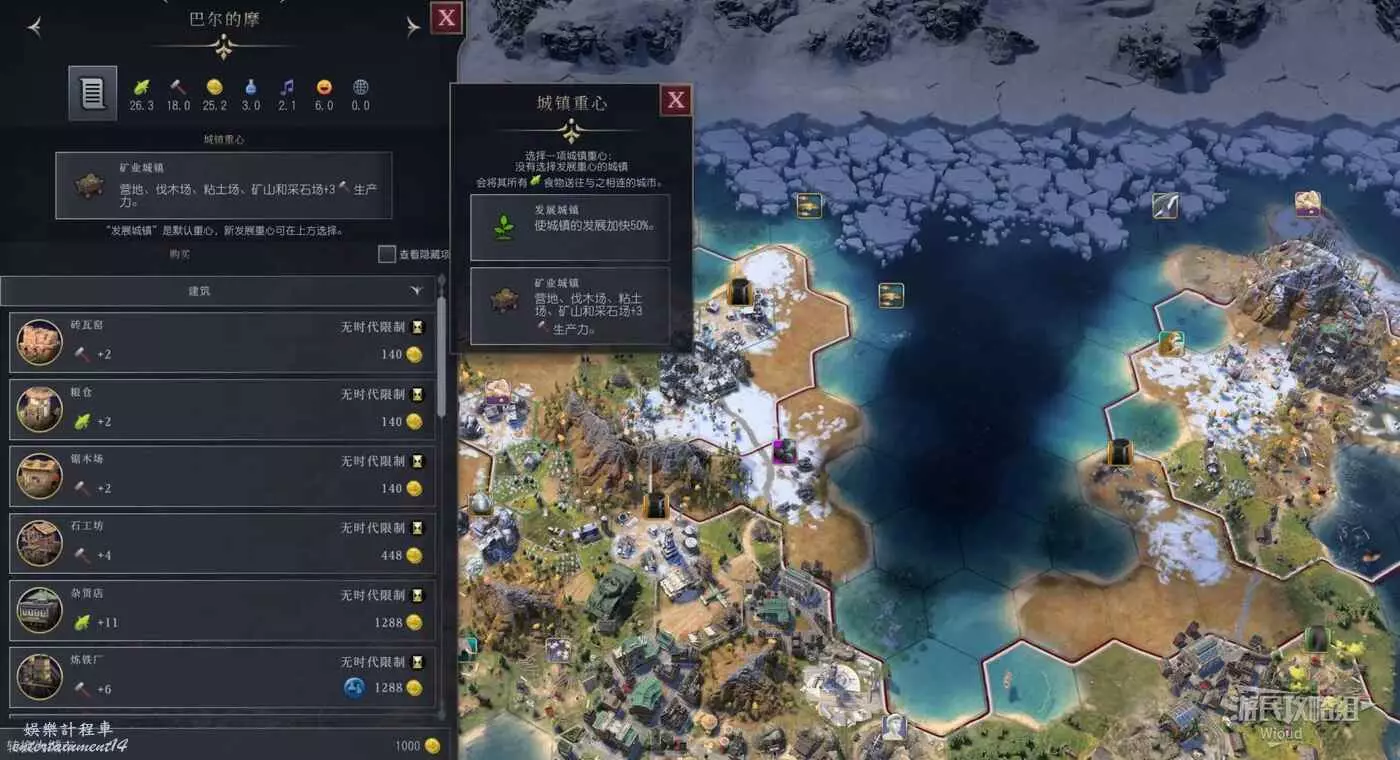This screenshot has height=760, width=1400.
Task: Purchase the 砖瓦窑 building
Action: tap(222, 342)
